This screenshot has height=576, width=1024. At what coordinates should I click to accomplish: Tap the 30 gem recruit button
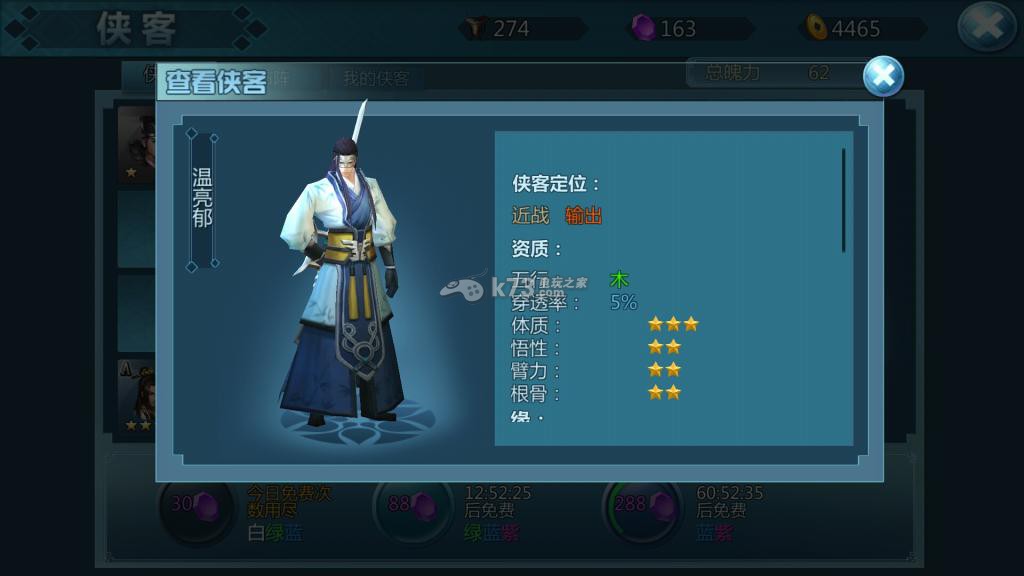click(195, 505)
